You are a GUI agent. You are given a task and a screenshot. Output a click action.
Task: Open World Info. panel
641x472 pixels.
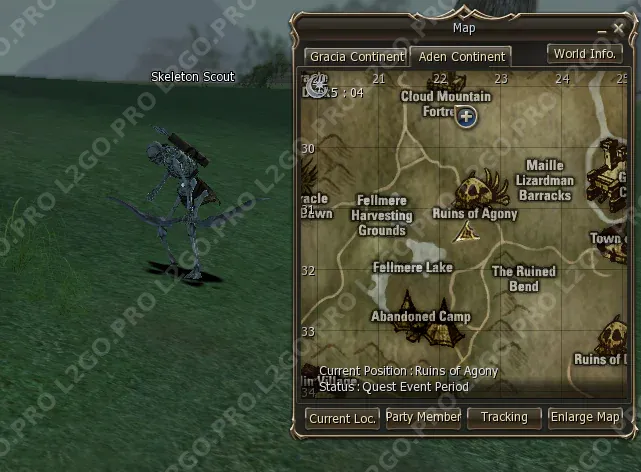click(585, 54)
